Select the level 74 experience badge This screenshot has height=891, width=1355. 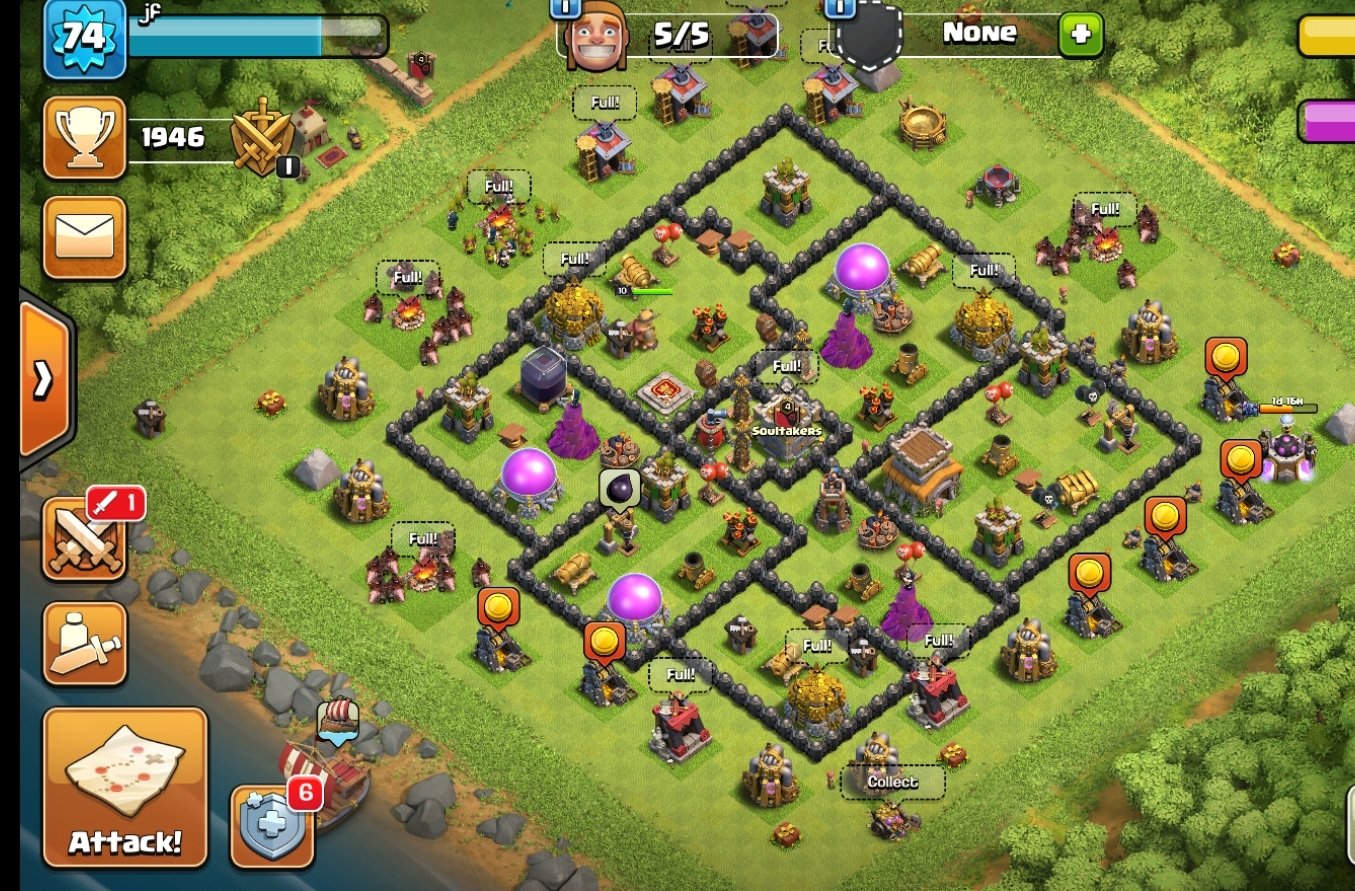84,38
